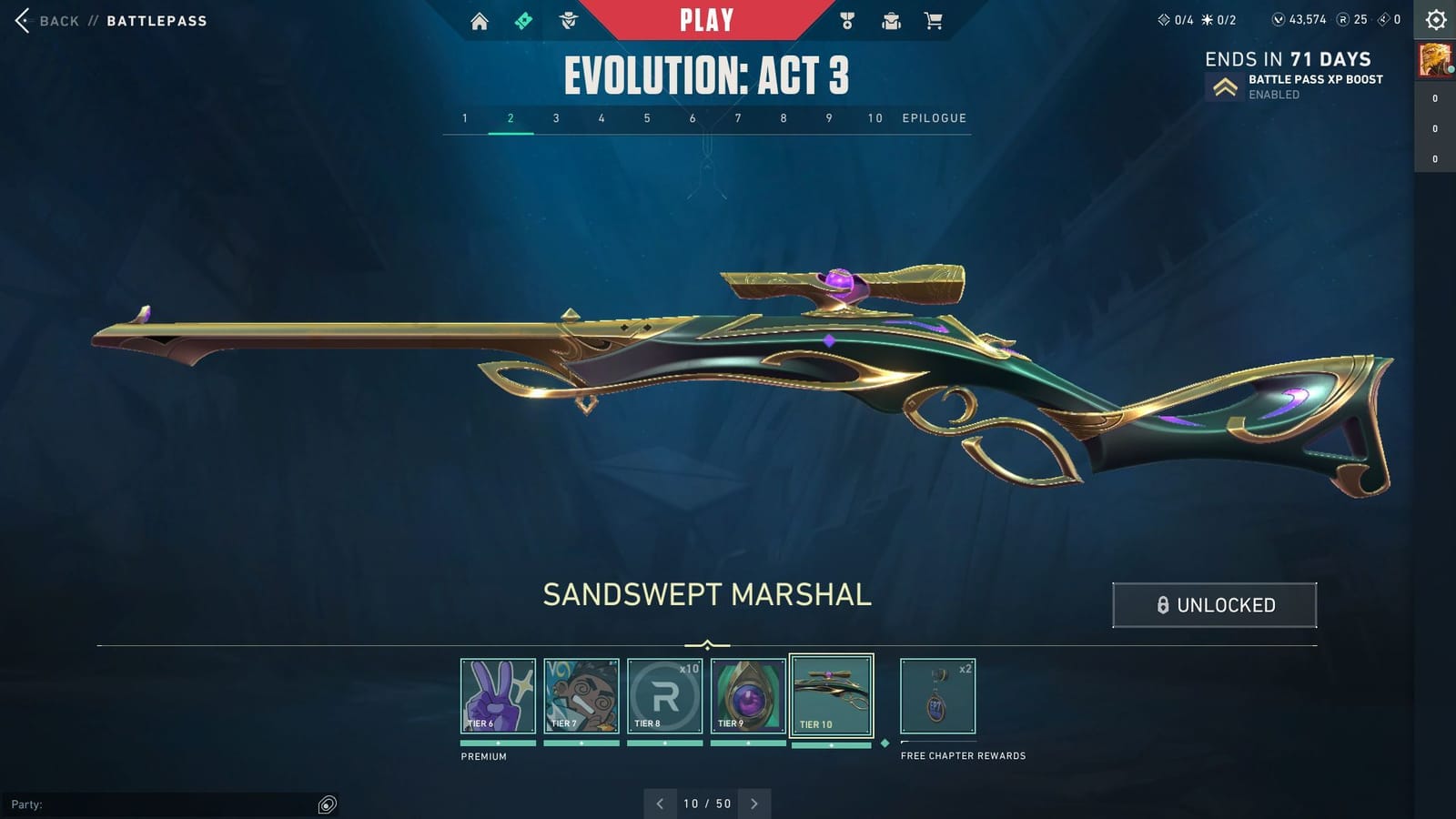This screenshot has height=819, width=1456.
Task: Open the Settings gear icon
Action: tap(1434, 19)
